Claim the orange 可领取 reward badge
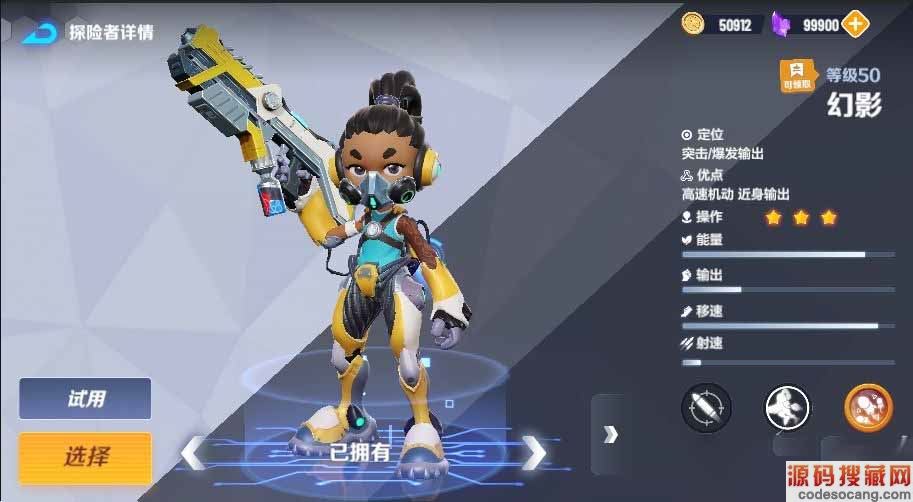913x502 pixels. [x=796, y=75]
